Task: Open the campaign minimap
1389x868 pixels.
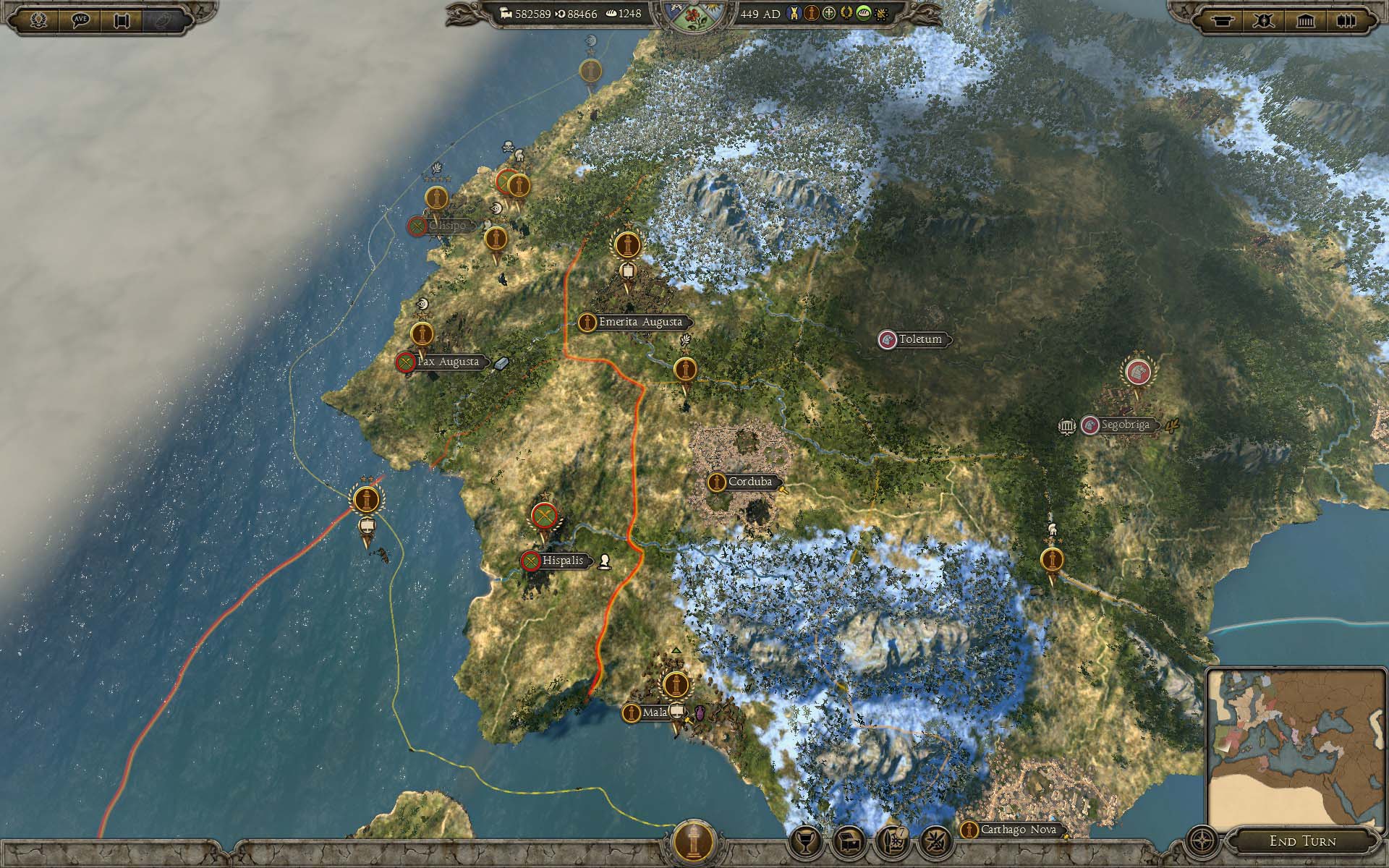Action: (x=1295, y=751)
